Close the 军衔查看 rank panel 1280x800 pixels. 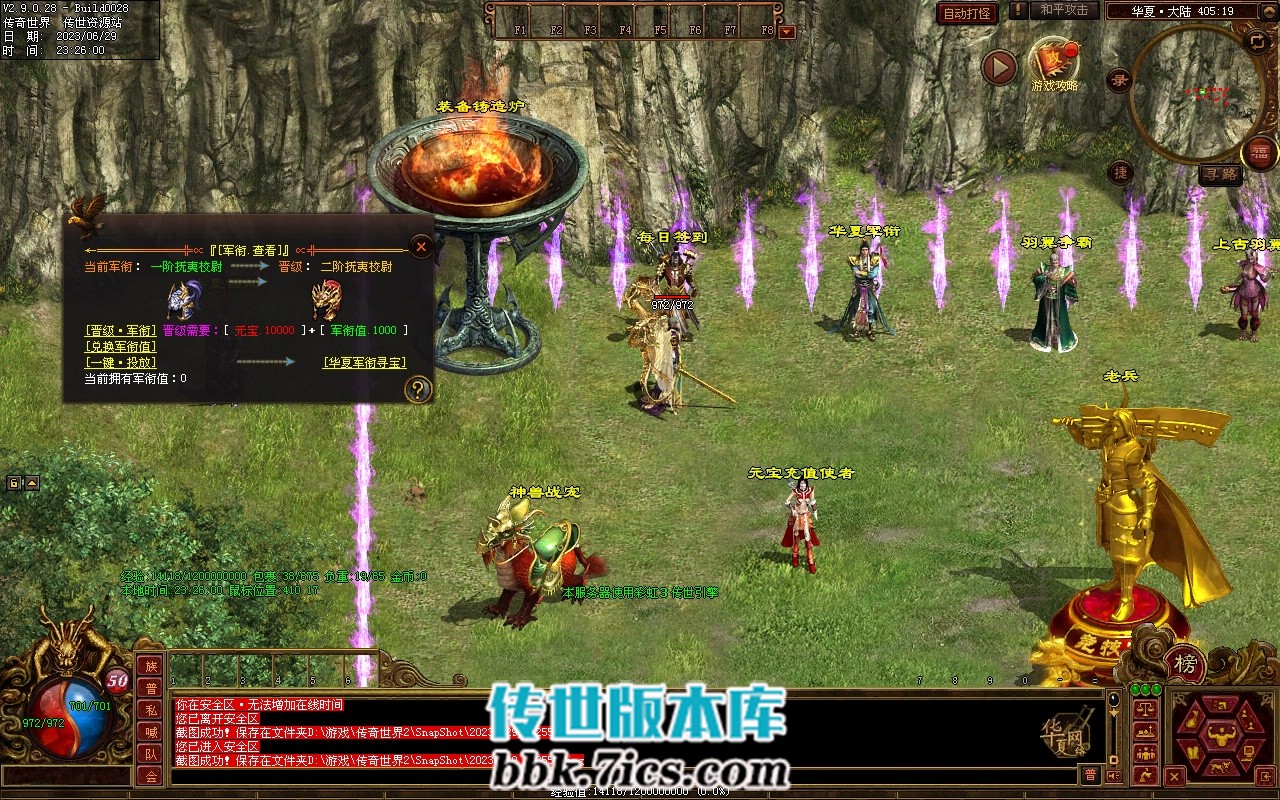pyautogui.click(x=422, y=246)
